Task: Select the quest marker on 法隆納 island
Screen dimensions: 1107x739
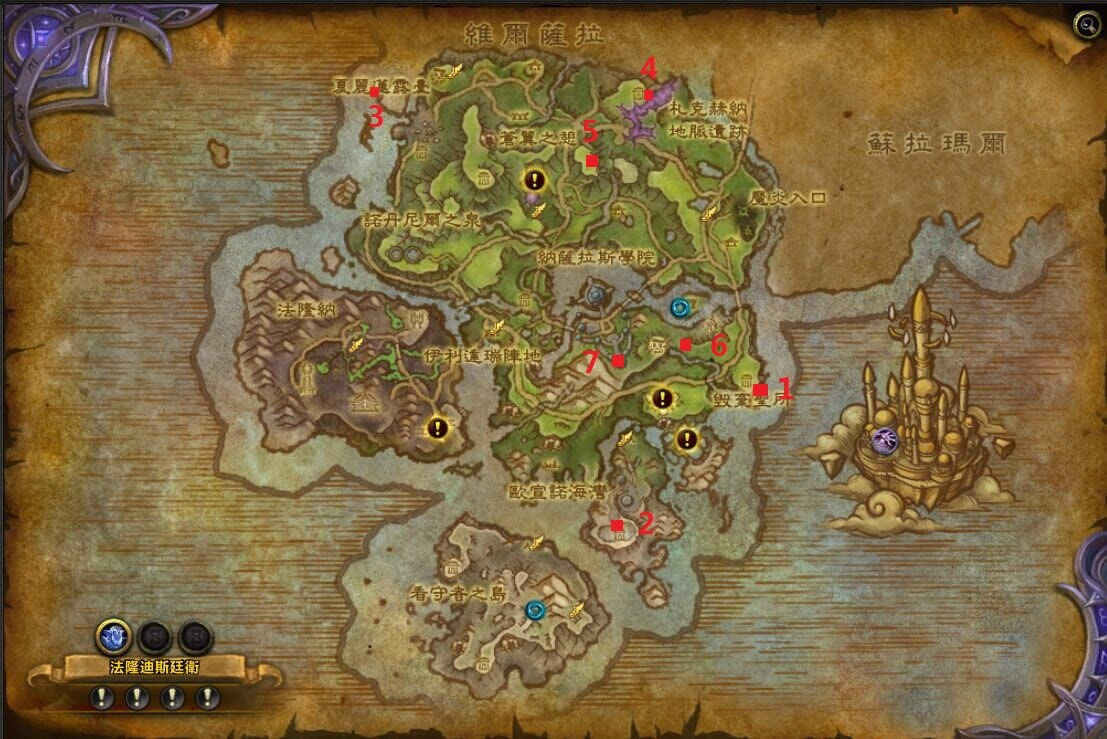Action: click(437, 428)
